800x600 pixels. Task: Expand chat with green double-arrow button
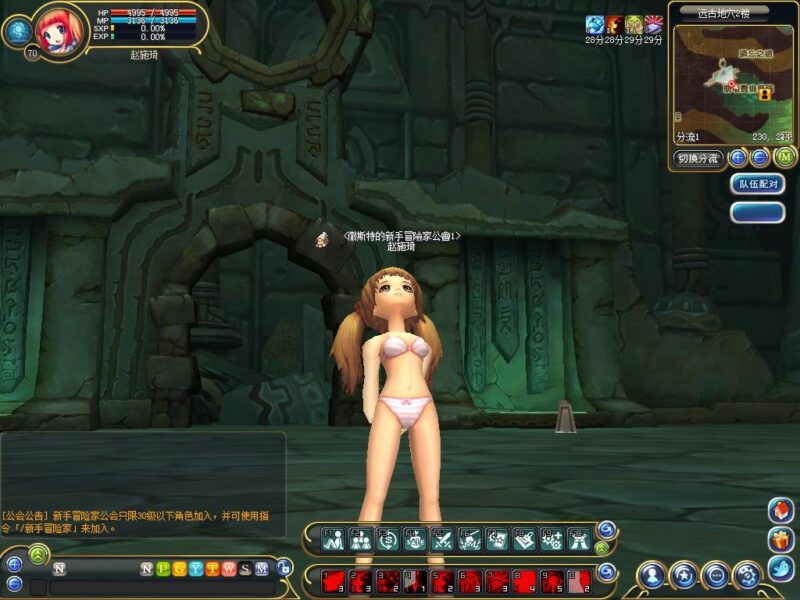38,552
